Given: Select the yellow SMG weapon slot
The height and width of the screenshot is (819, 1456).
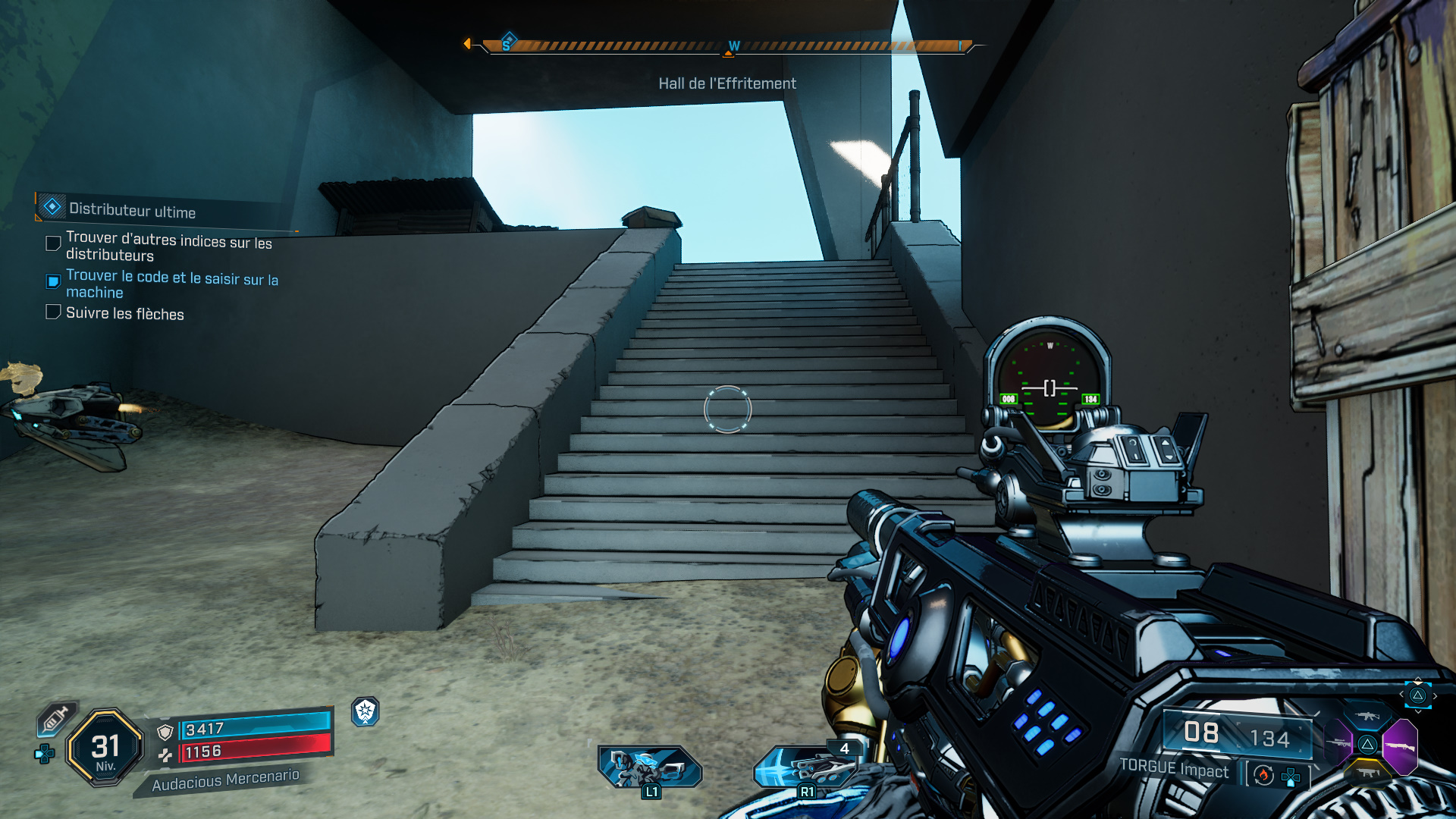Looking at the screenshot, I should (1367, 772).
